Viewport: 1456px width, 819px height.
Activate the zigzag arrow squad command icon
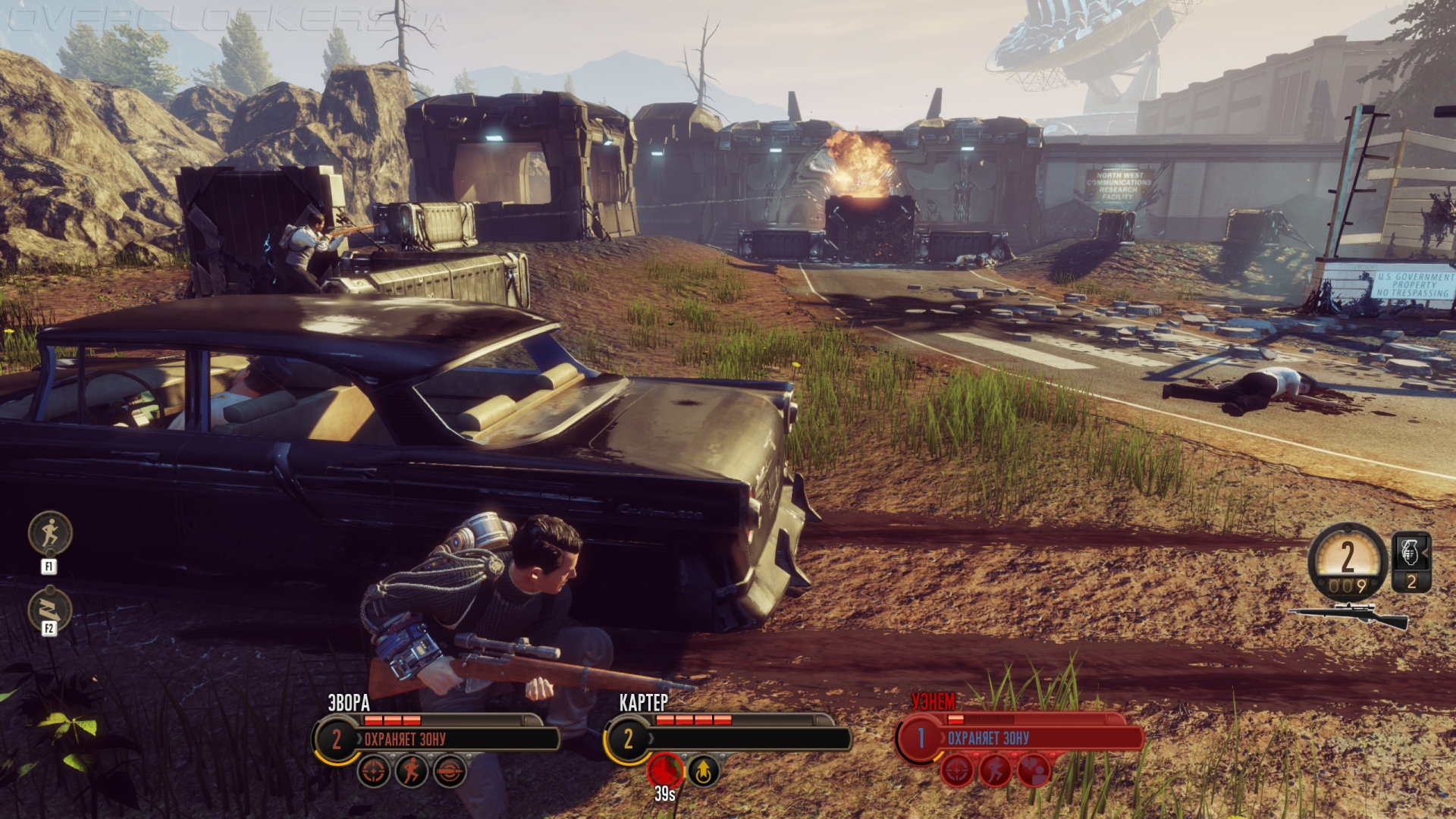coord(50,609)
